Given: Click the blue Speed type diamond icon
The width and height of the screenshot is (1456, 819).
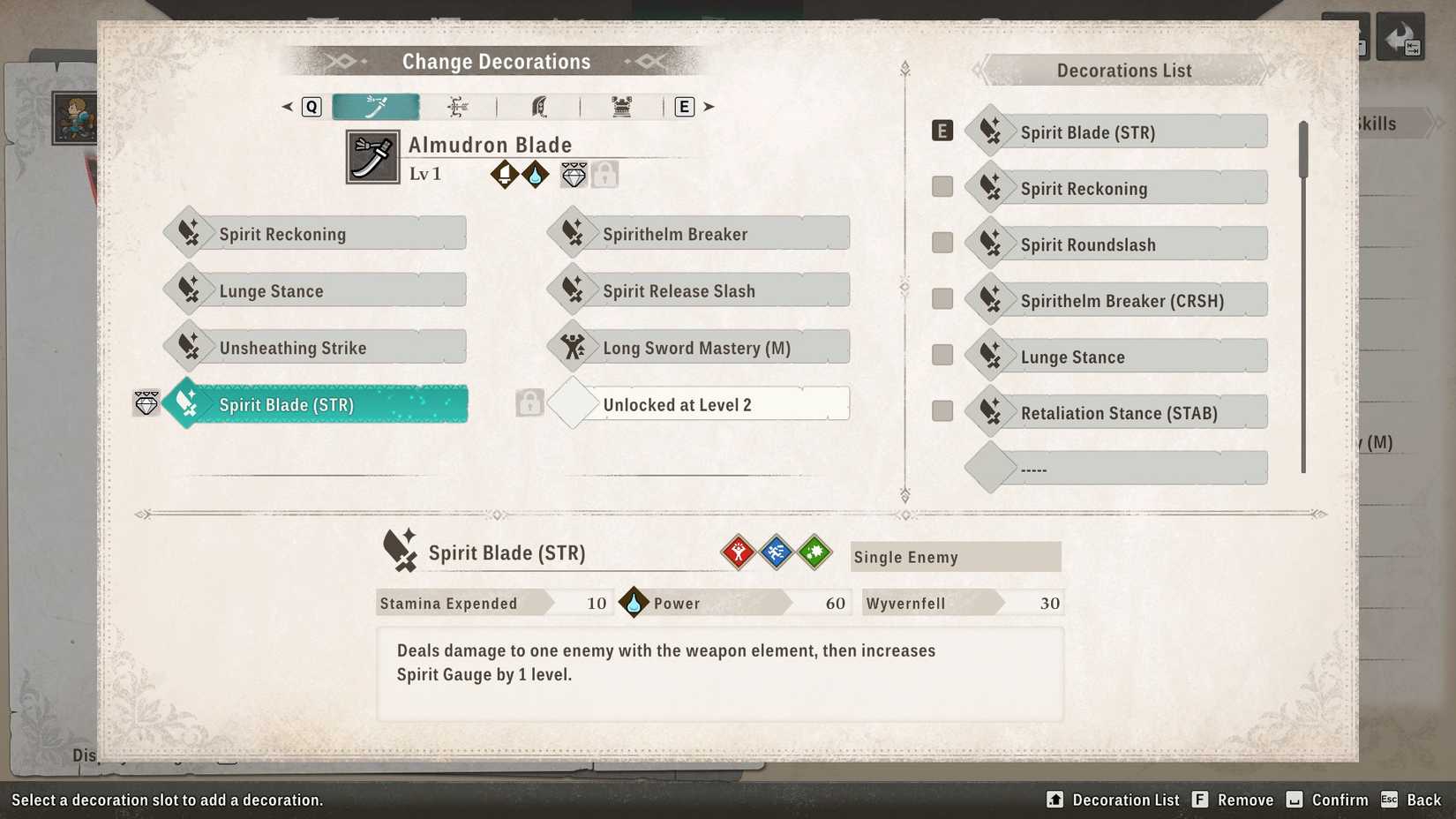Looking at the screenshot, I should [777, 552].
